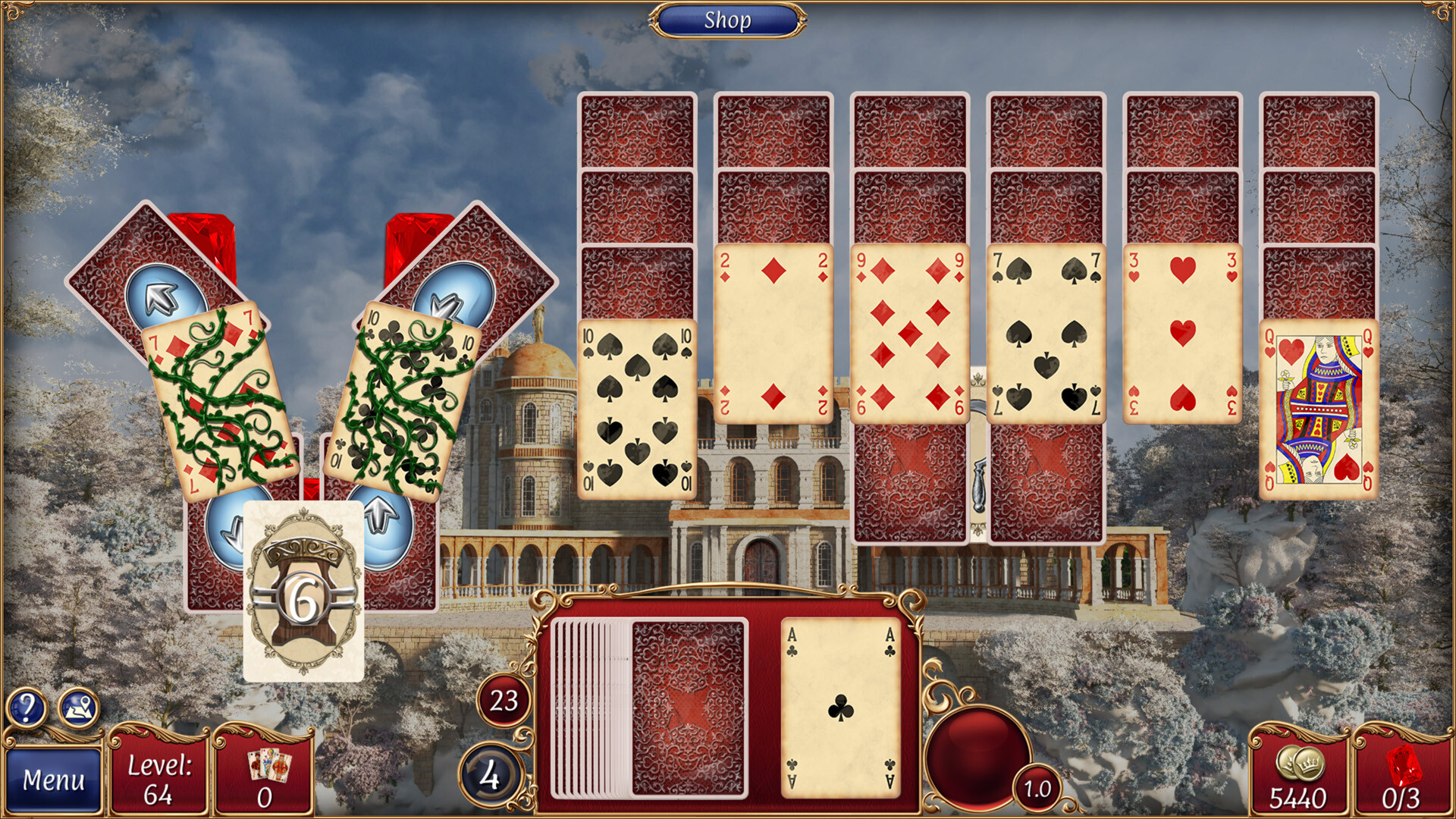
Task: Open the Shop
Action: coord(728,20)
